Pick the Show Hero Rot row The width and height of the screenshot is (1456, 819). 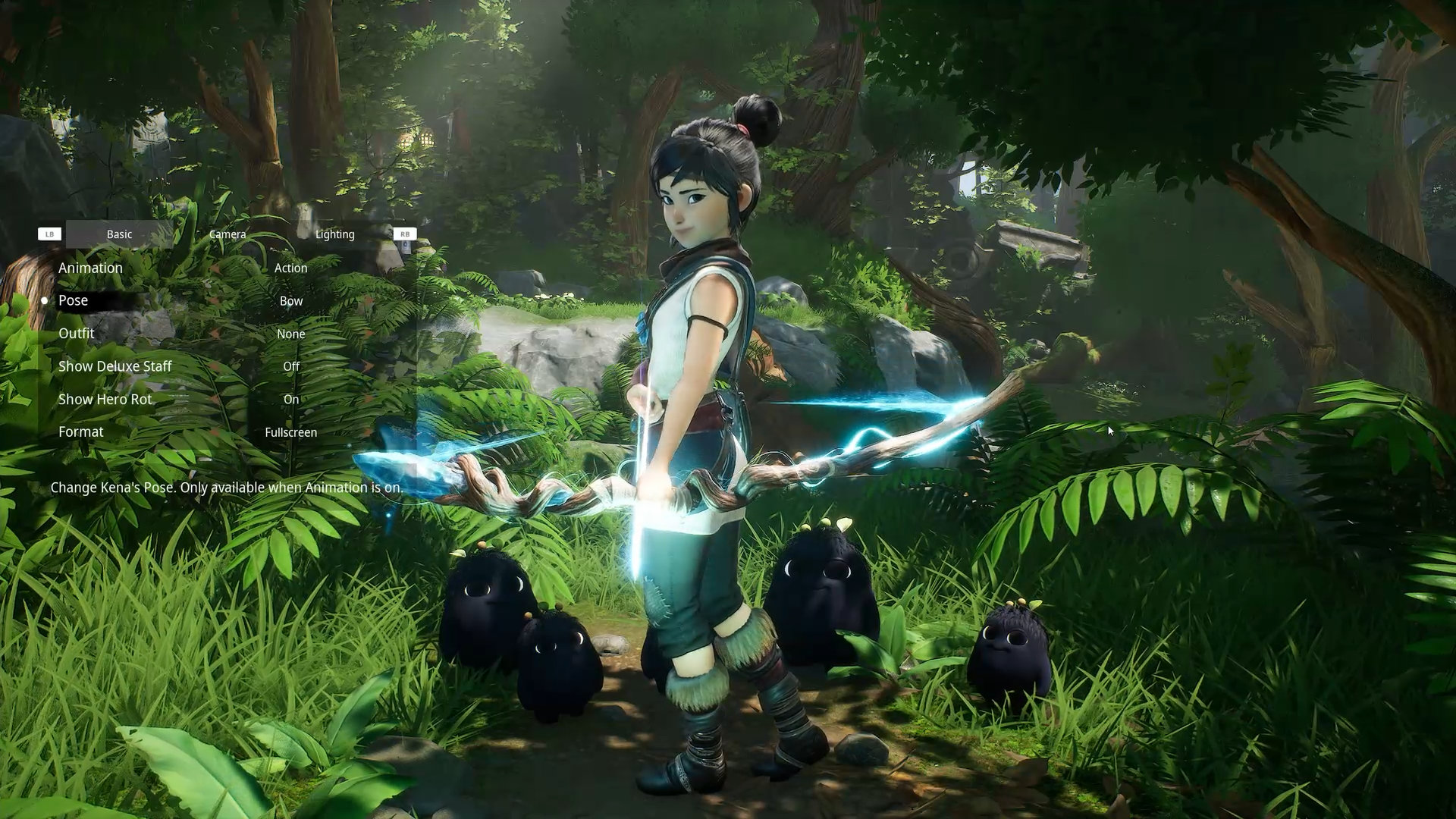click(x=105, y=399)
